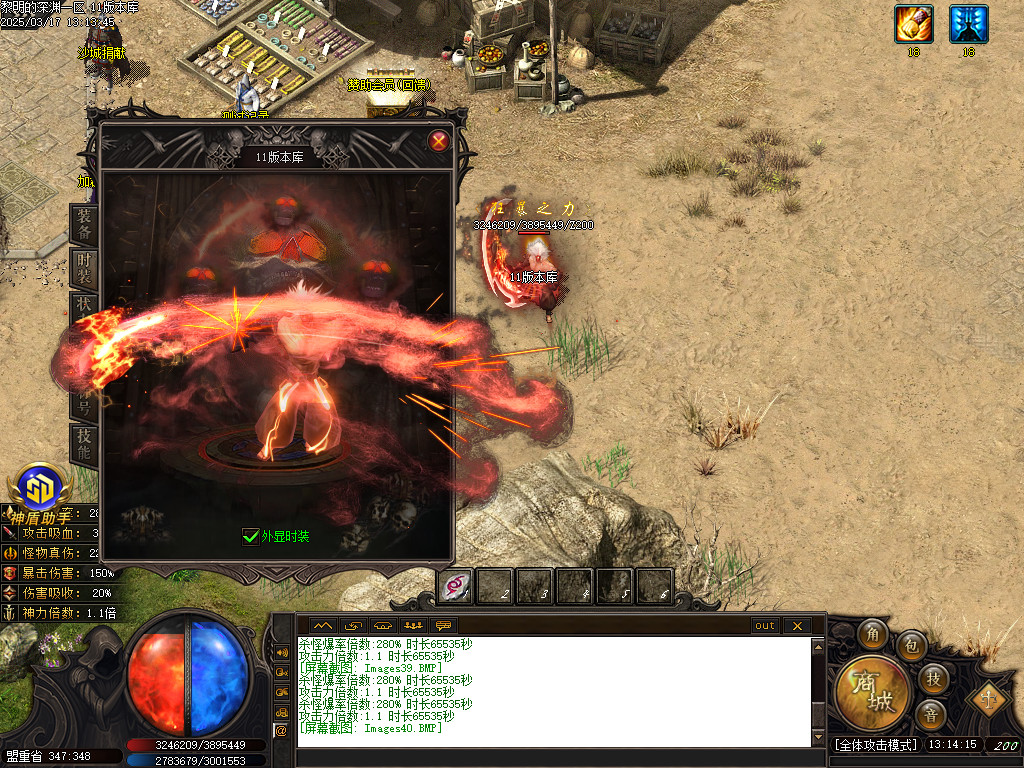Select the blue figure buff icon
1024x768 pixels.
click(x=968, y=24)
